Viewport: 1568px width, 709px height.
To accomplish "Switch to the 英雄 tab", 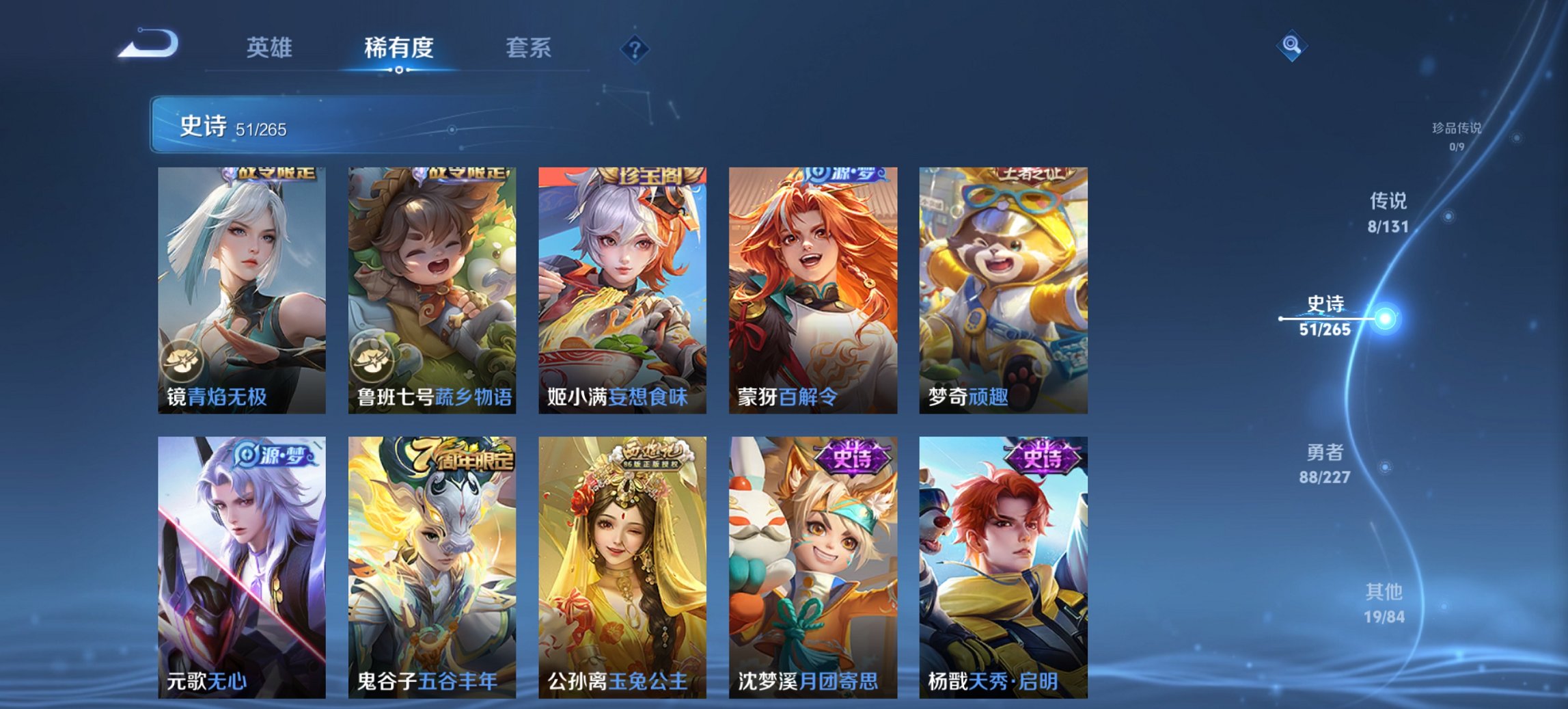I will point(273,48).
